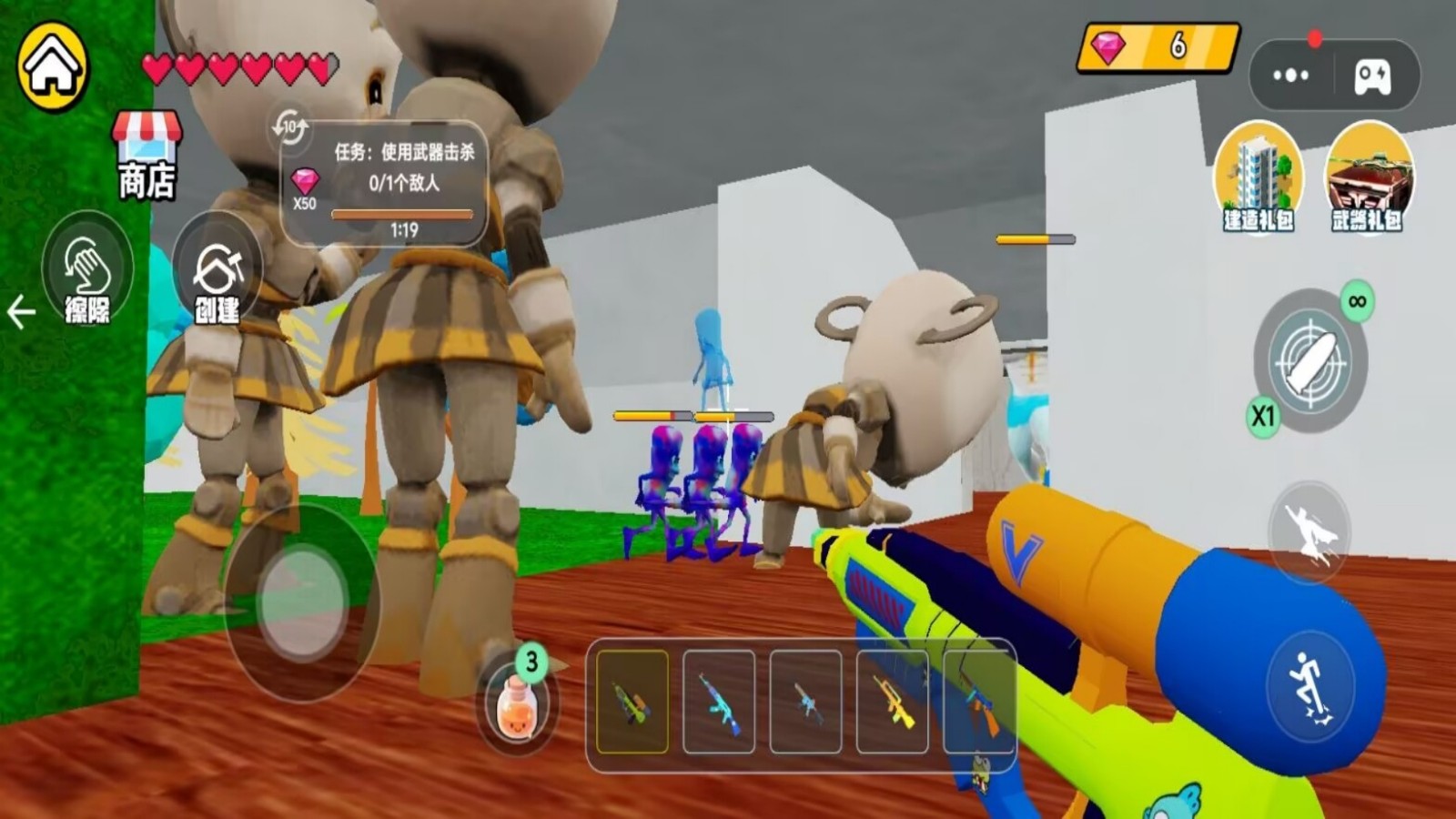Activate the flying caped hero button

click(1309, 532)
